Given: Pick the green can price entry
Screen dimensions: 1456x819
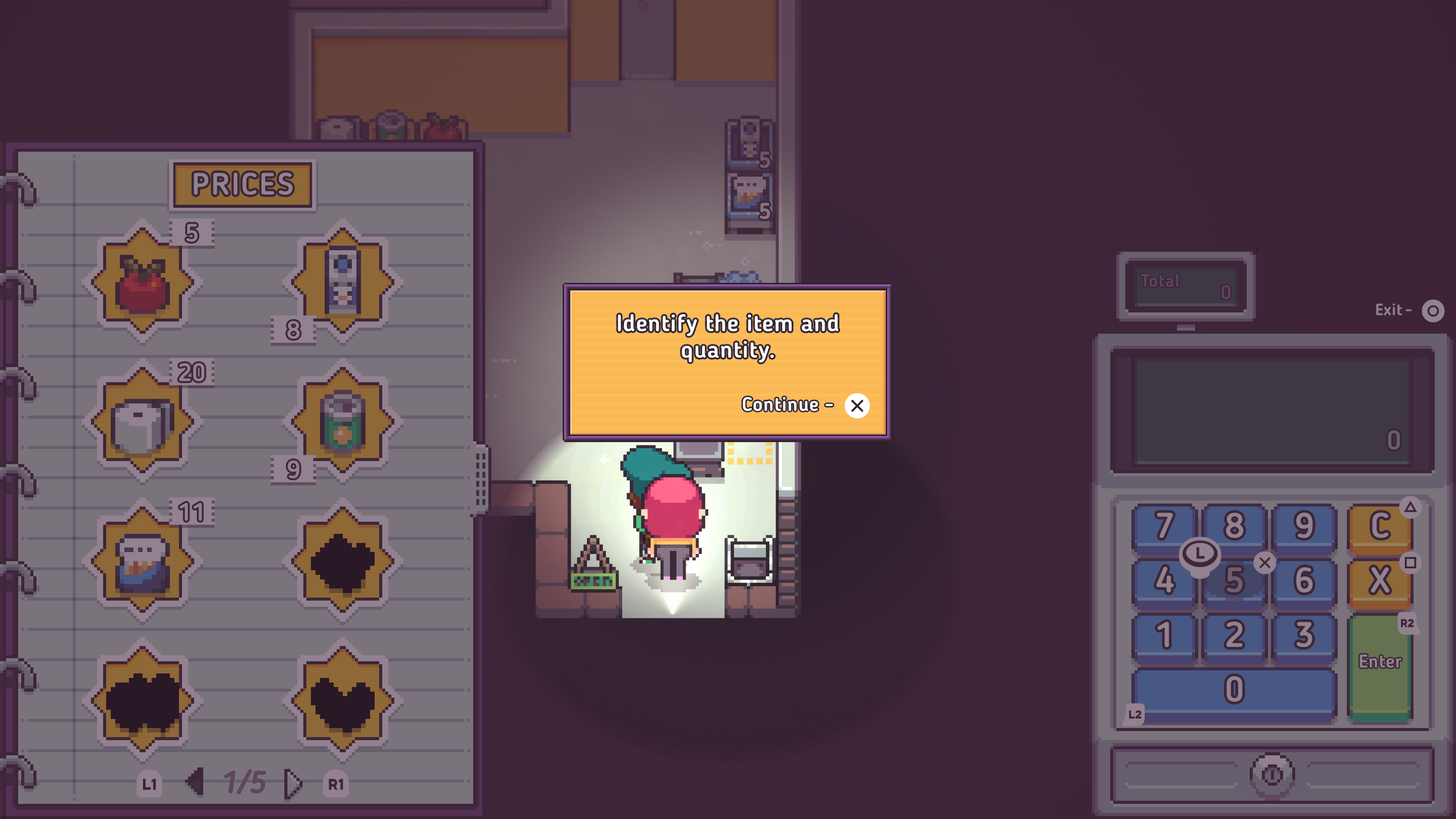Looking at the screenshot, I should click(342, 421).
